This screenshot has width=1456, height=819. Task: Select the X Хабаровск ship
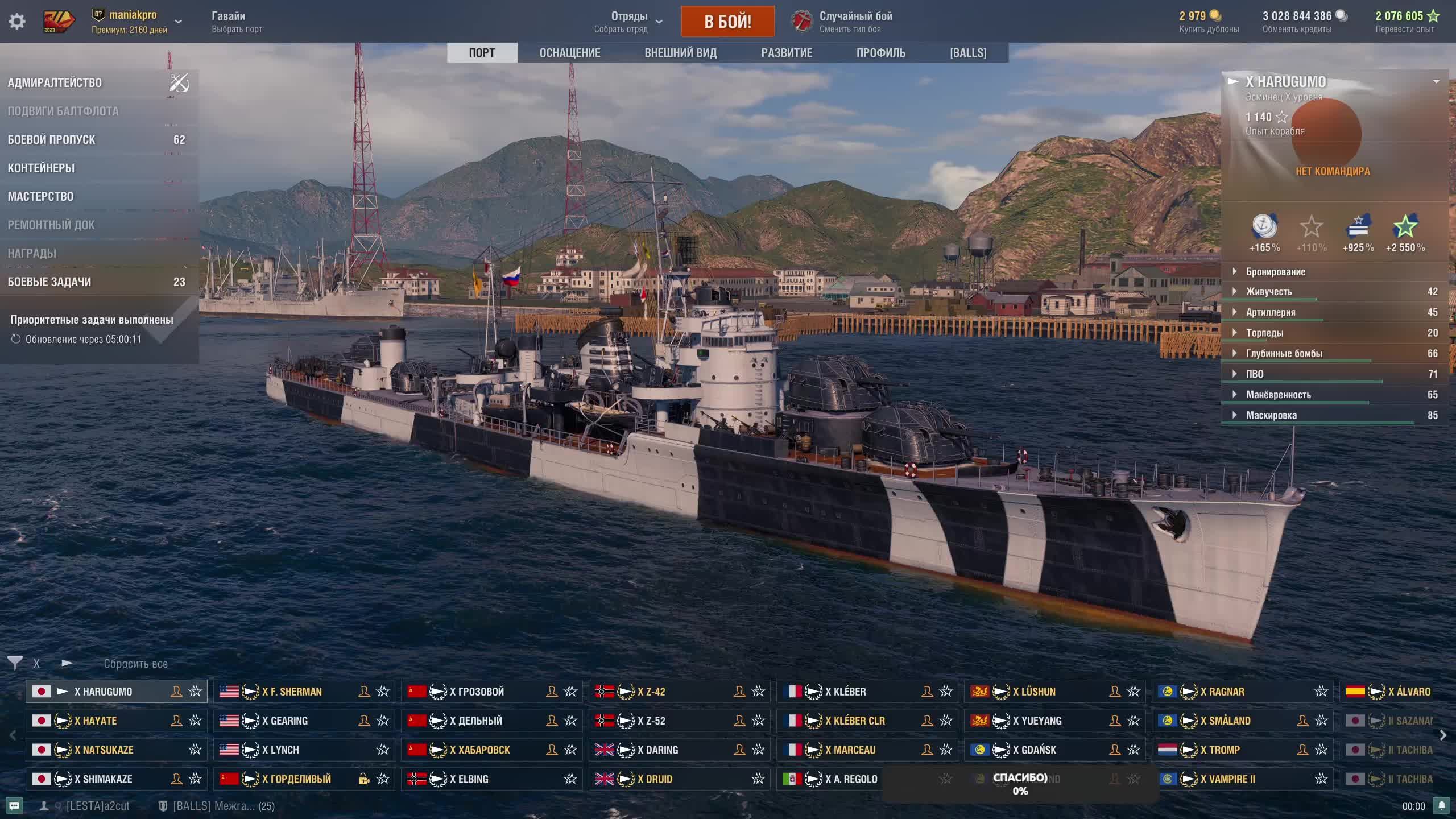tap(479, 750)
